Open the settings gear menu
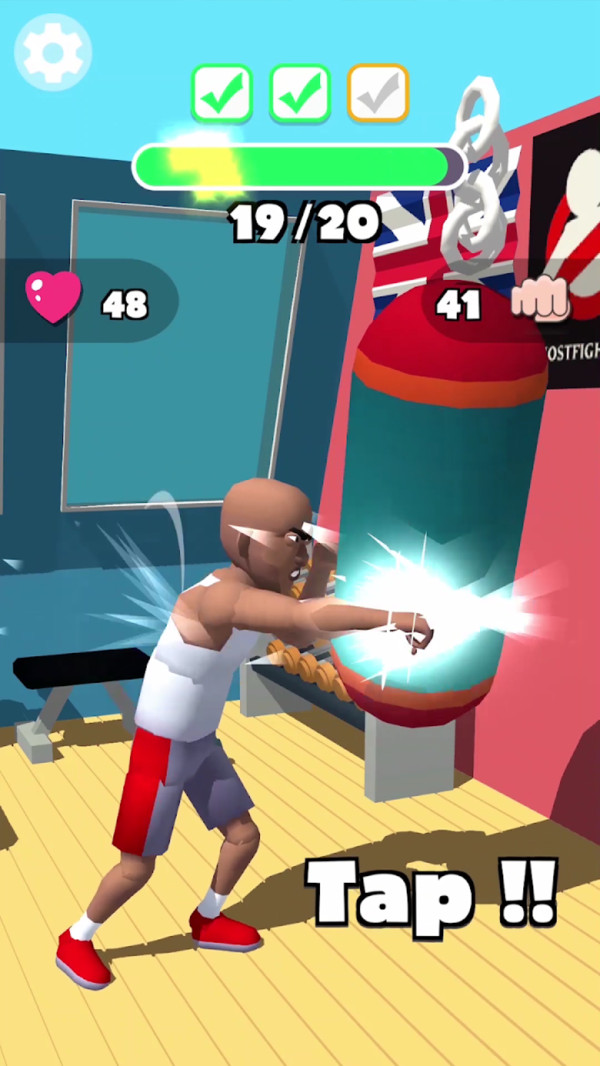Viewport: 600px width, 1066px height. pos(52,52)
